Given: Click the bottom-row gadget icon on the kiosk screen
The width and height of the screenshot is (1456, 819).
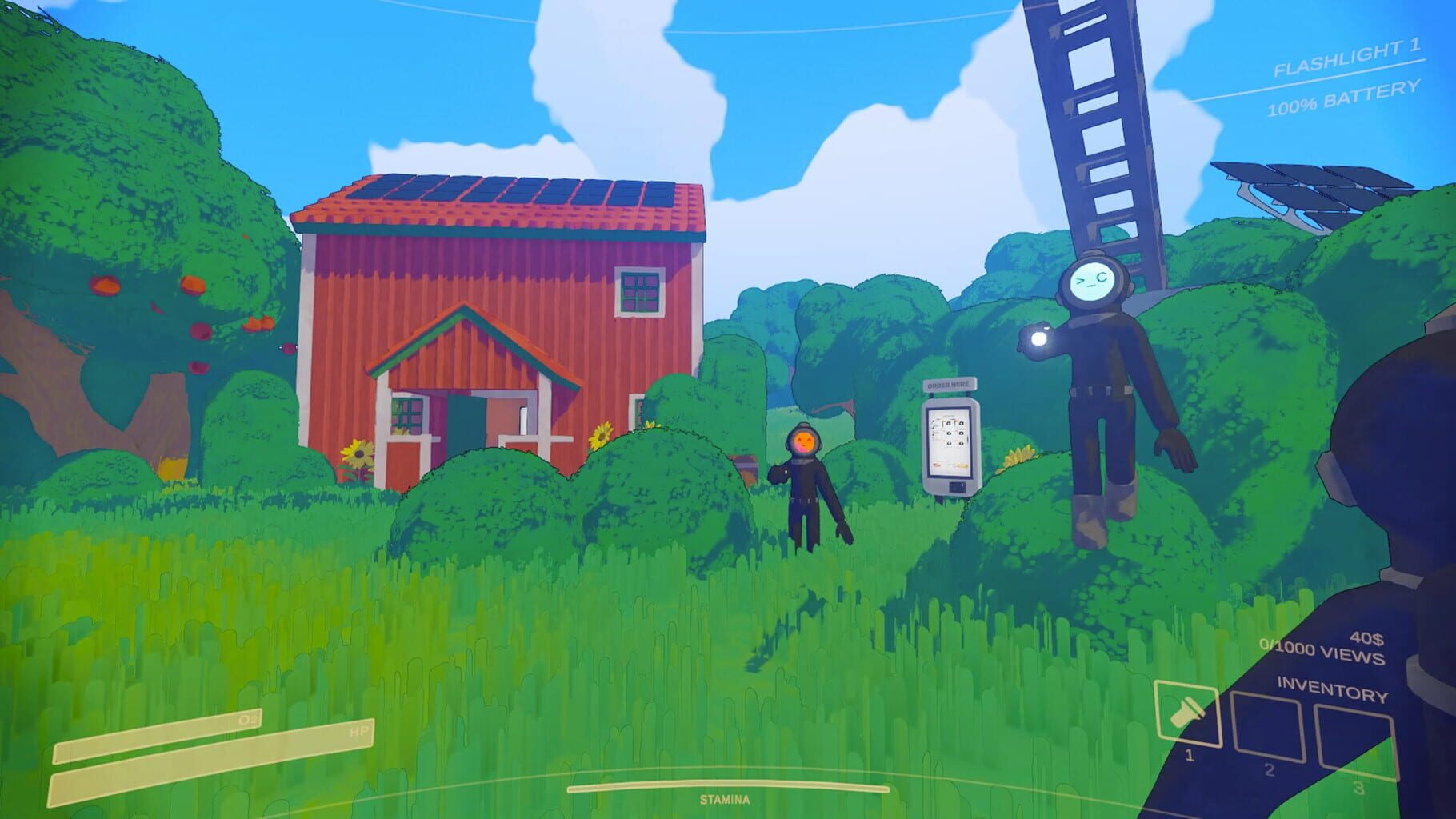Looking at the screenshot, I should (x=949, y=443).
